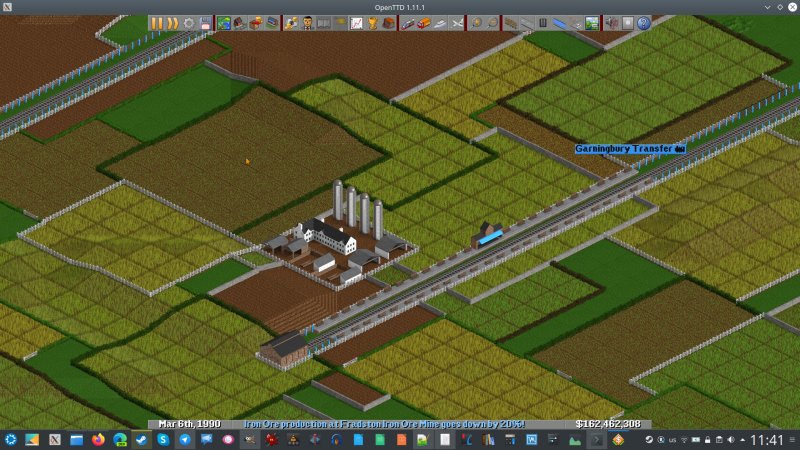The image size is (800, 450).
Task: Open the train list
Action: point(408,22)
